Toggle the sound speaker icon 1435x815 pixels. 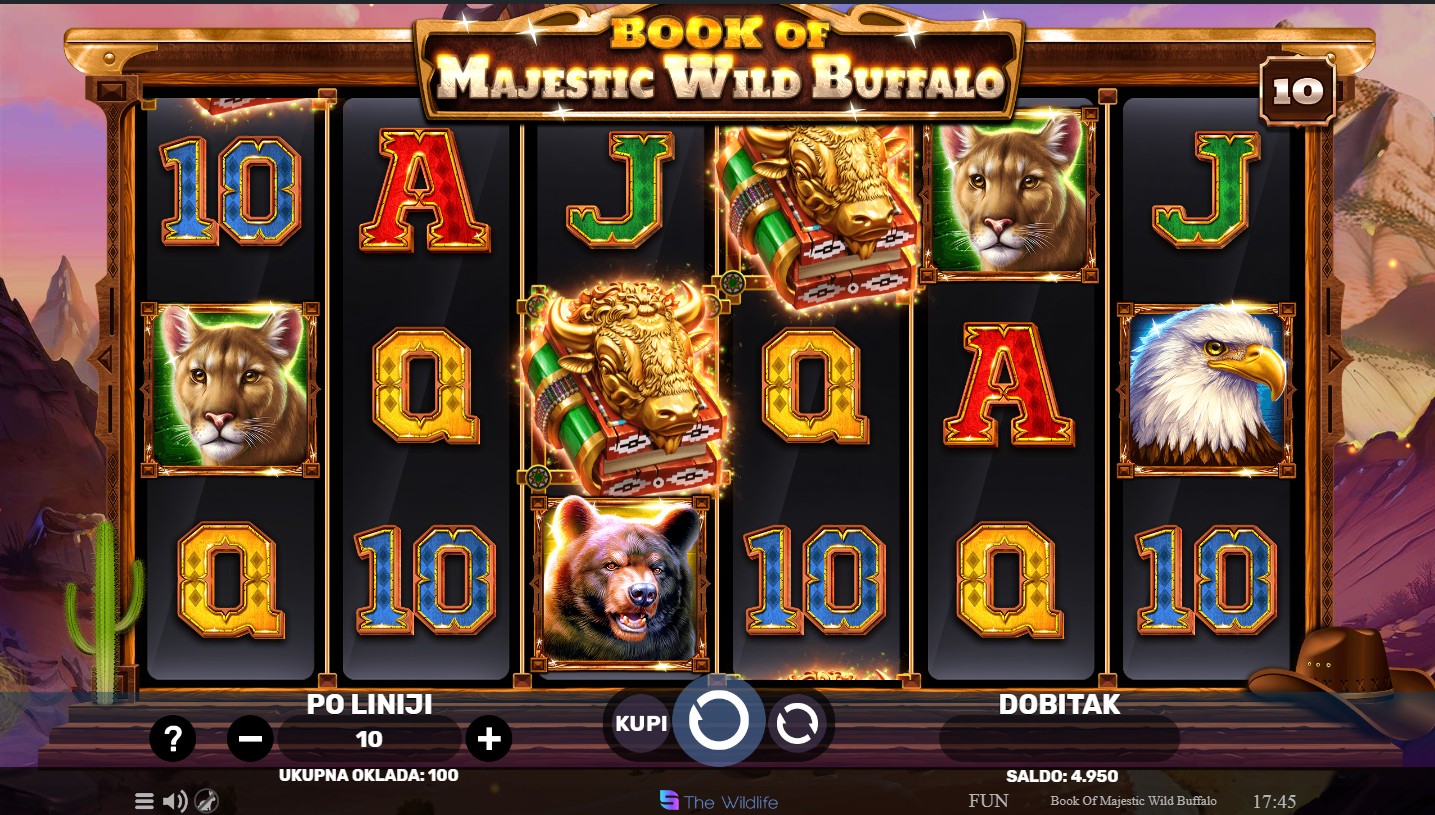[175, 801]
